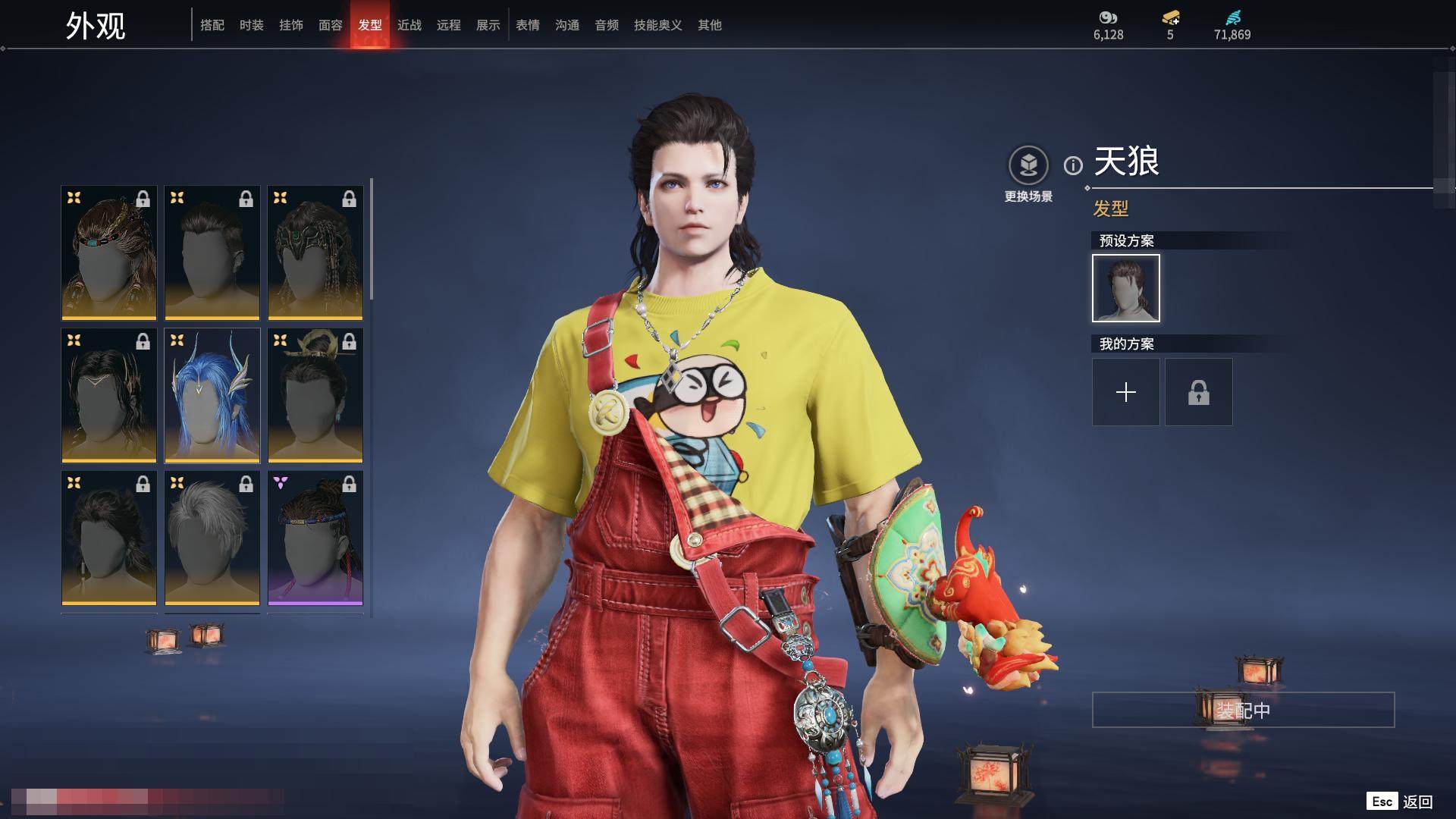Select the preset hairstyle scheme thumbnail
The image size is (1456, 819).
click(x=1126, y=288)
